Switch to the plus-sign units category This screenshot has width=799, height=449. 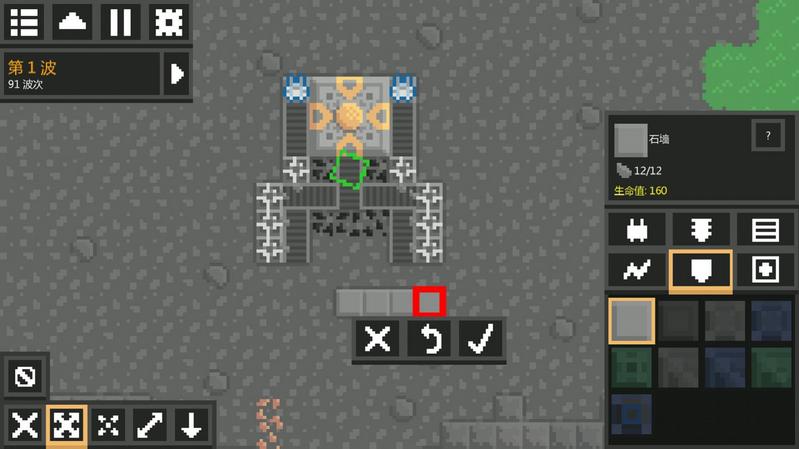765,270
